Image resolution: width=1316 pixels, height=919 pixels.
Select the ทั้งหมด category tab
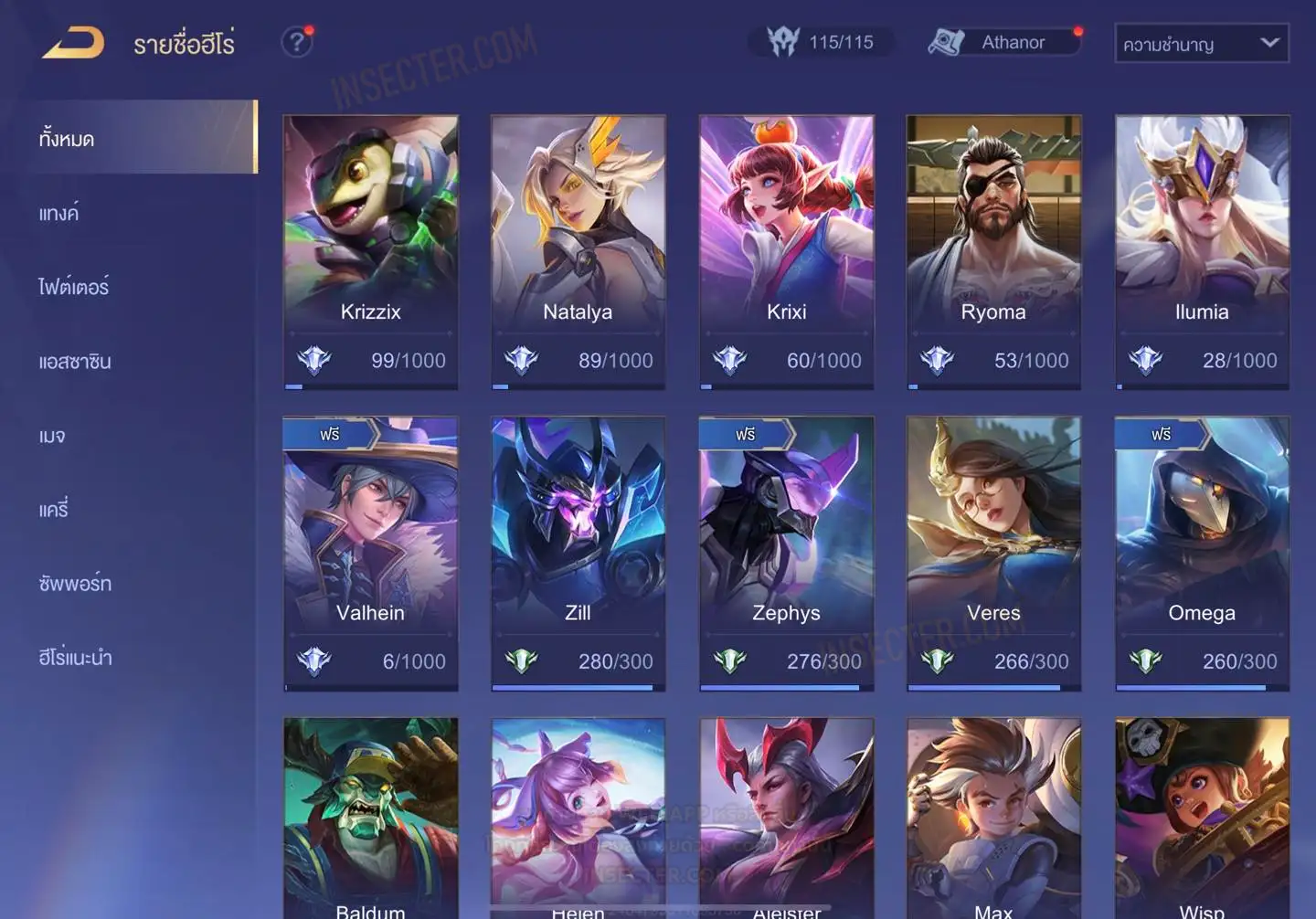coord(137,139)
